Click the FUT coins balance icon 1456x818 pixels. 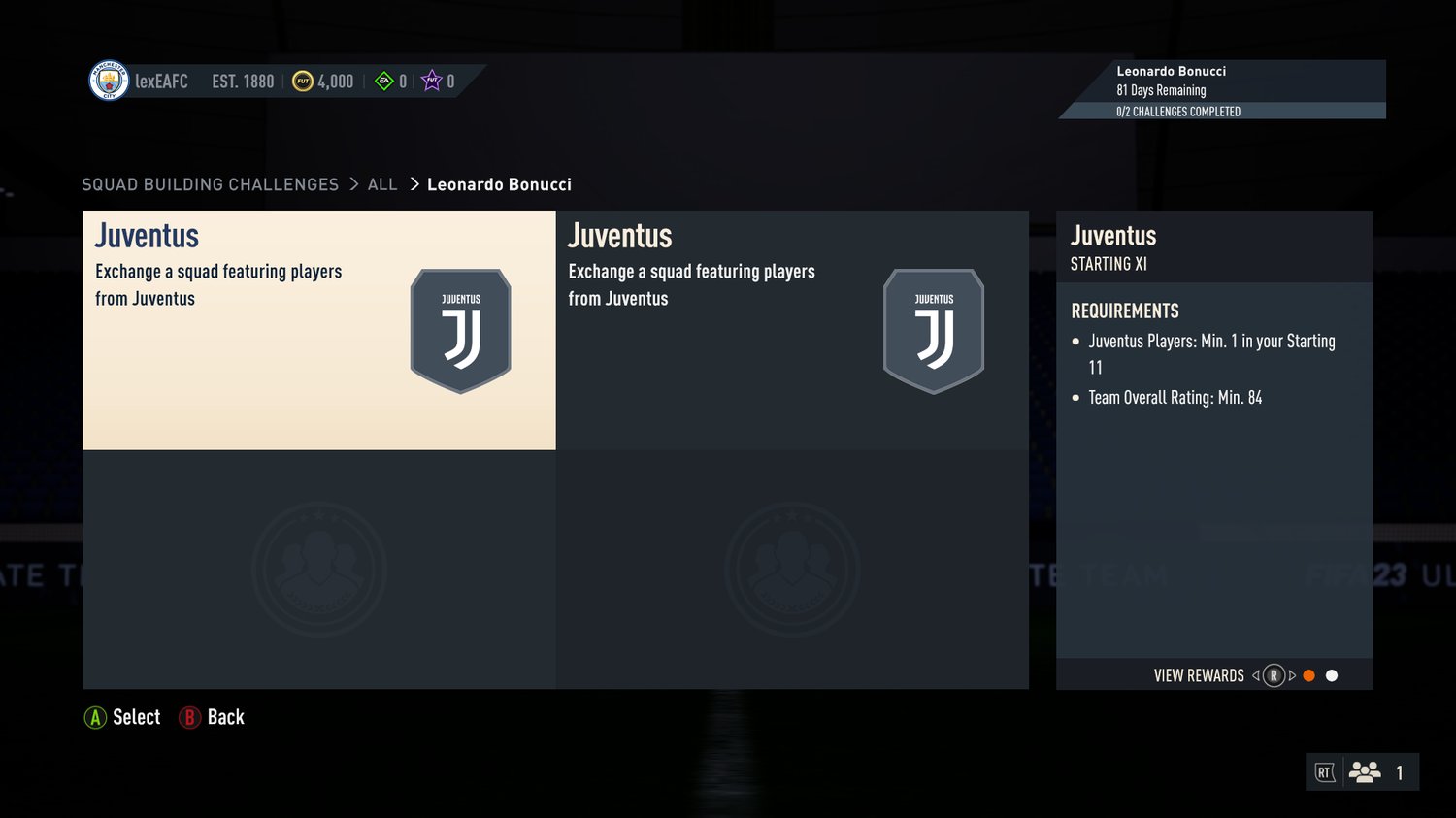pyautogui.click(x=303, y=82)
